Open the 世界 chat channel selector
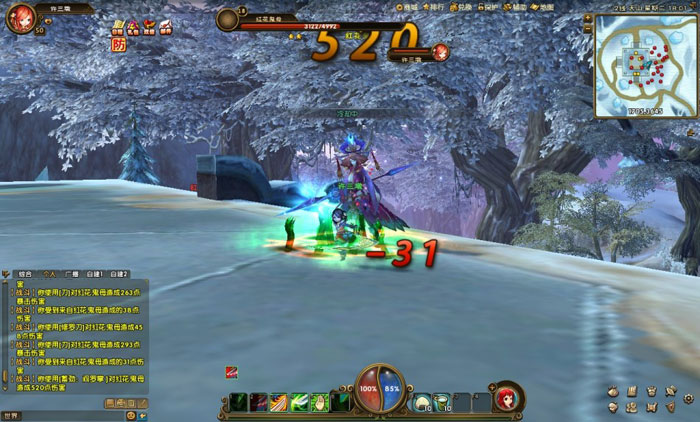This screenshot has width=700, height=422. coord(11,415)
